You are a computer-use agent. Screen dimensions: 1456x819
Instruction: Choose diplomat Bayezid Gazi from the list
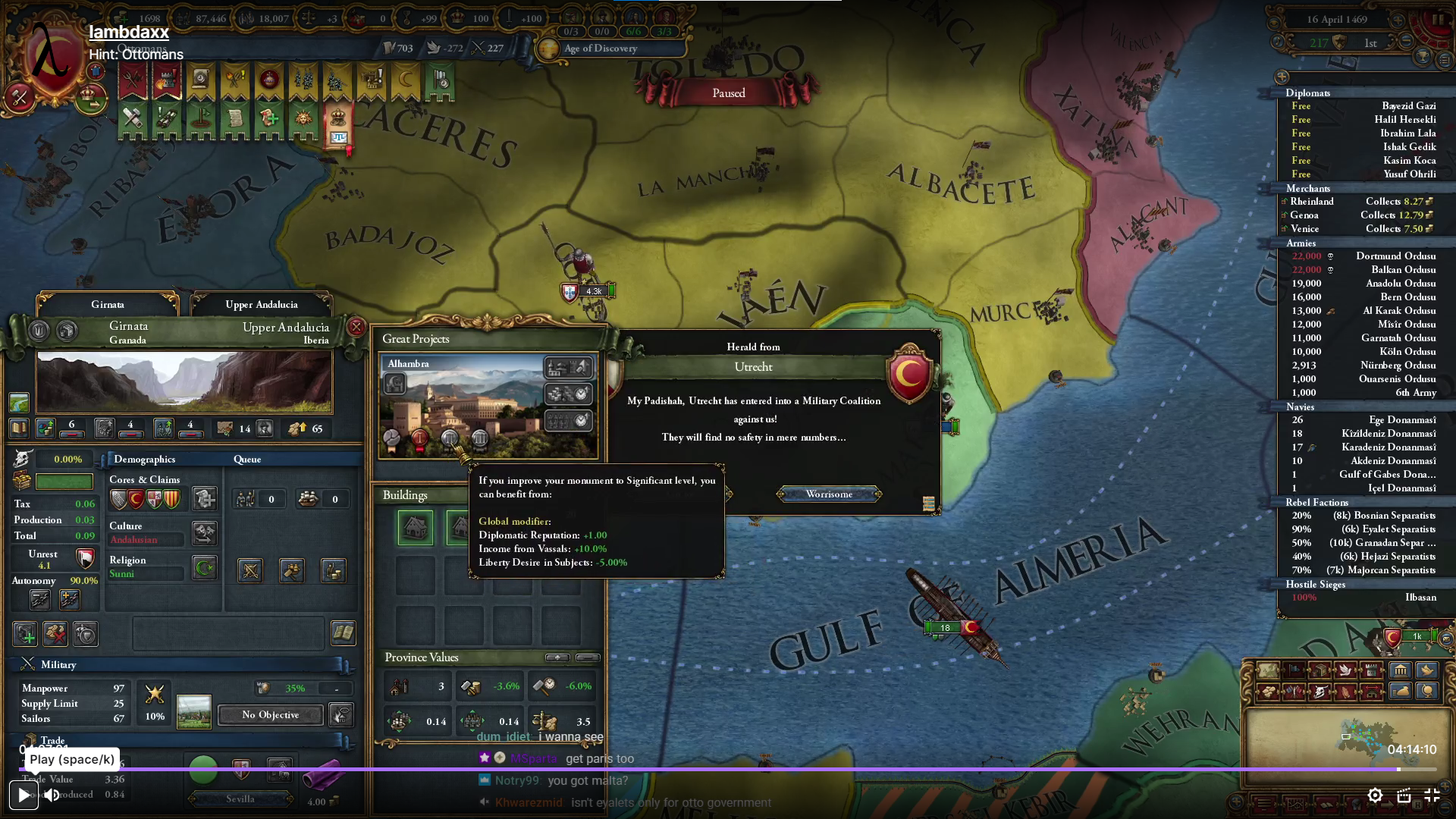(1407, 106)
